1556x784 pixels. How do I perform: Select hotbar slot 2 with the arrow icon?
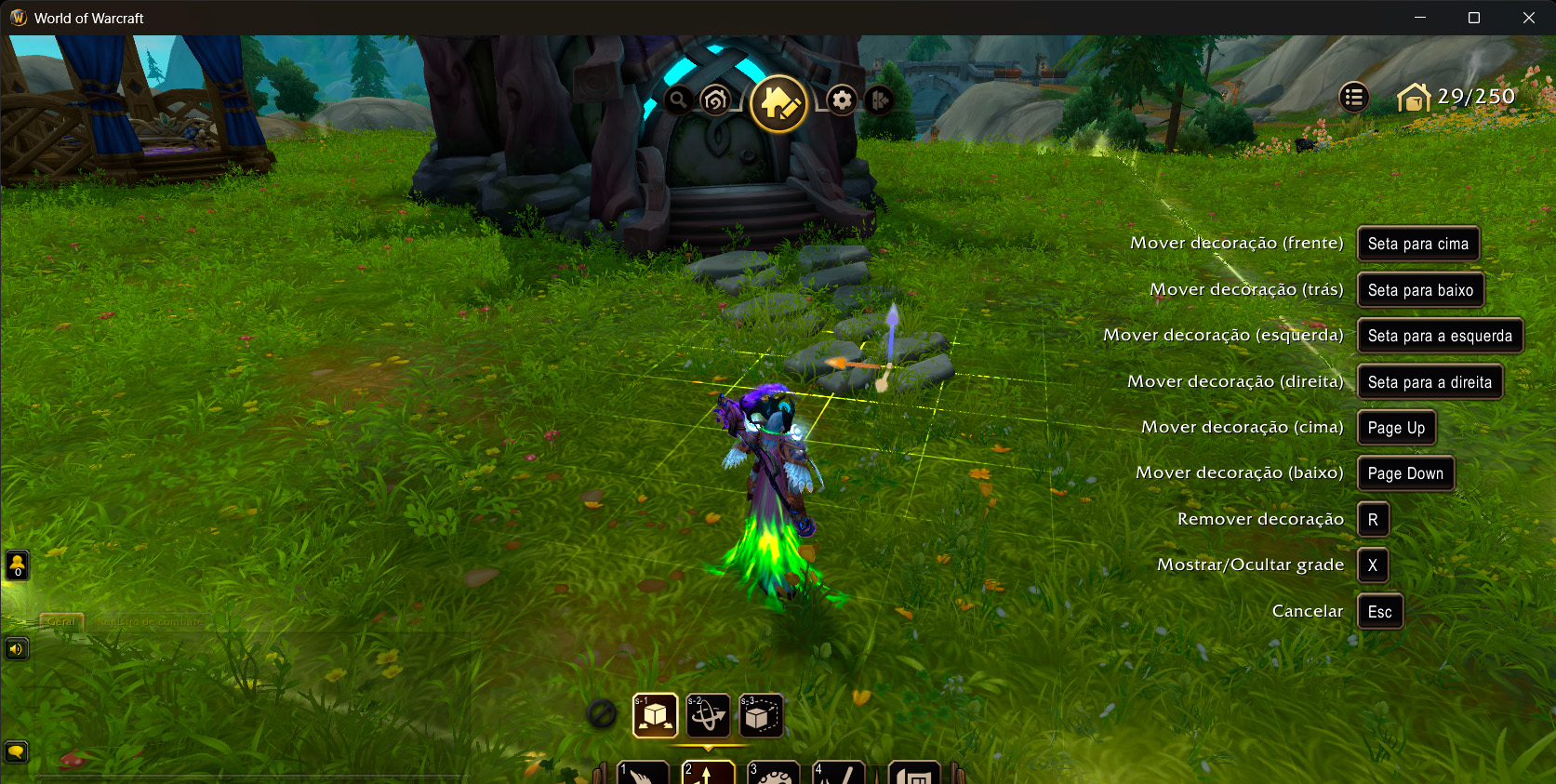point(708,773)
